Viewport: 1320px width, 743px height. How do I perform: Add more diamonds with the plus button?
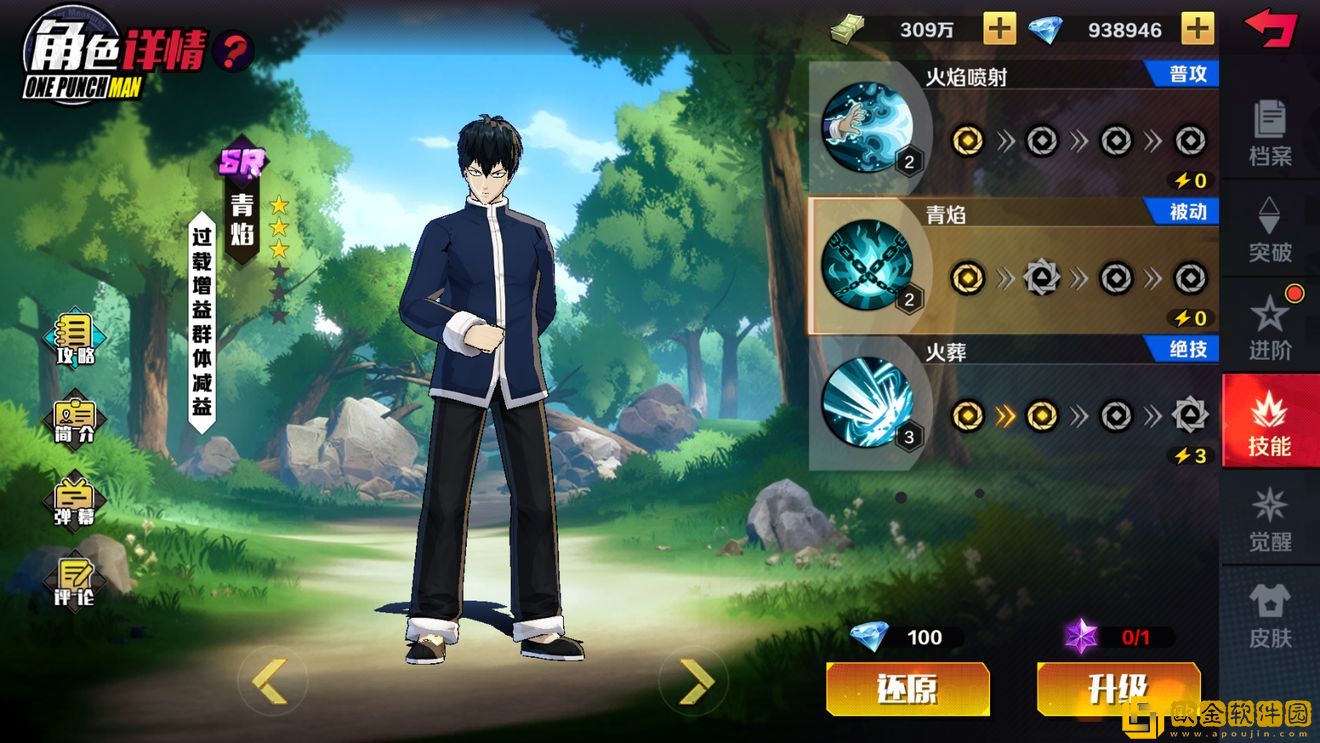coord(1197,29)
